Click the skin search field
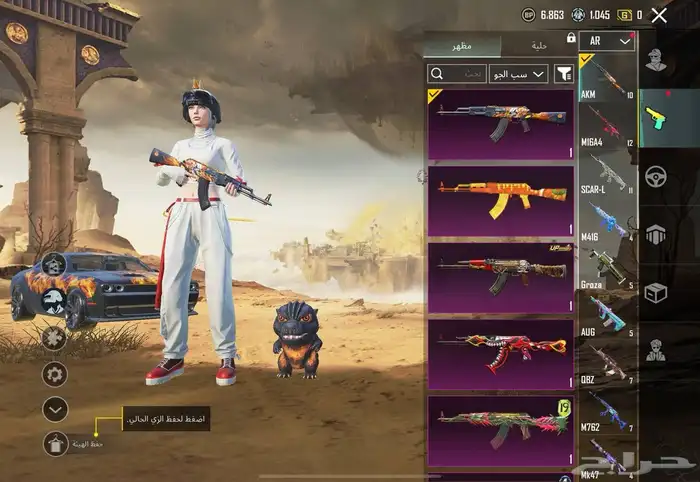The height and width of the screenshot is (482, 700). [x=457, y=74]
